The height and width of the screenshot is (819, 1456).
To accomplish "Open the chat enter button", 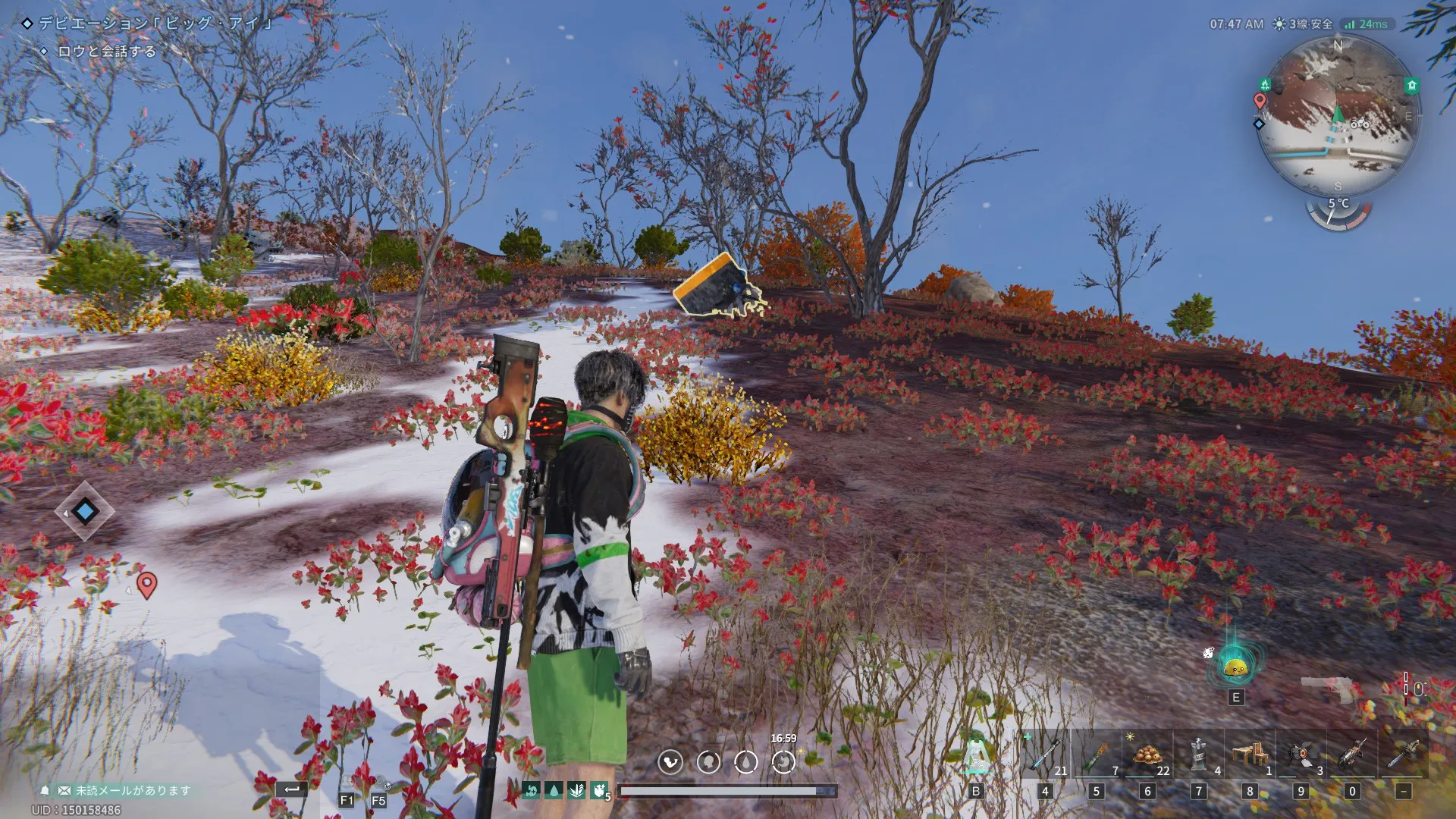I will 292,789.
